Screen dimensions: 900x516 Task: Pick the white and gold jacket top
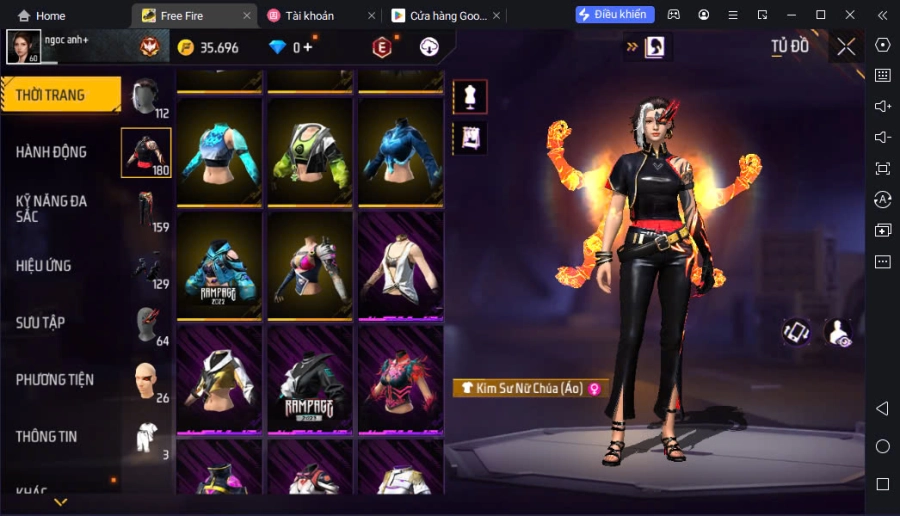point(219,379)
